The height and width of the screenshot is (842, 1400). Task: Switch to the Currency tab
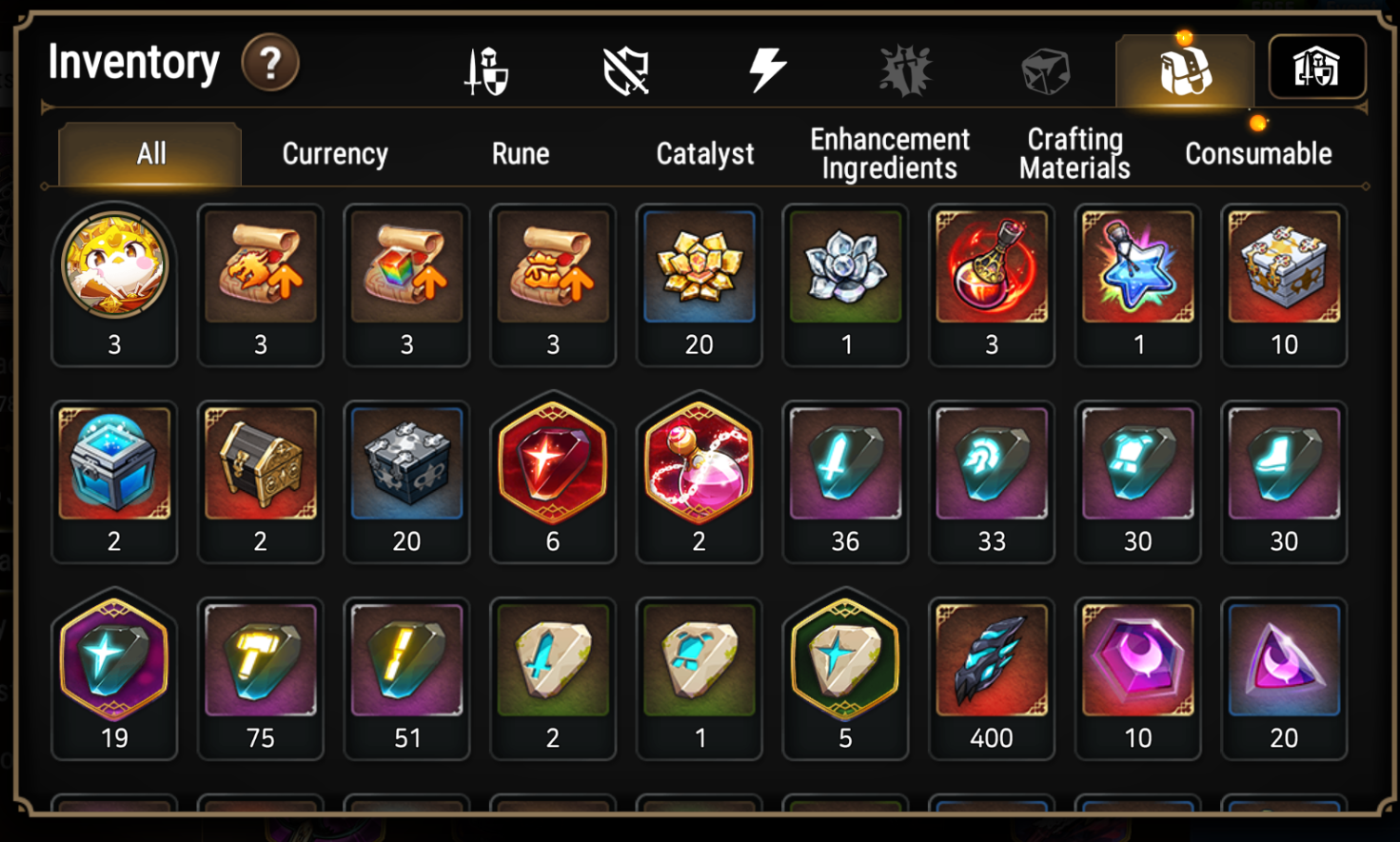[x=333, y=153]
